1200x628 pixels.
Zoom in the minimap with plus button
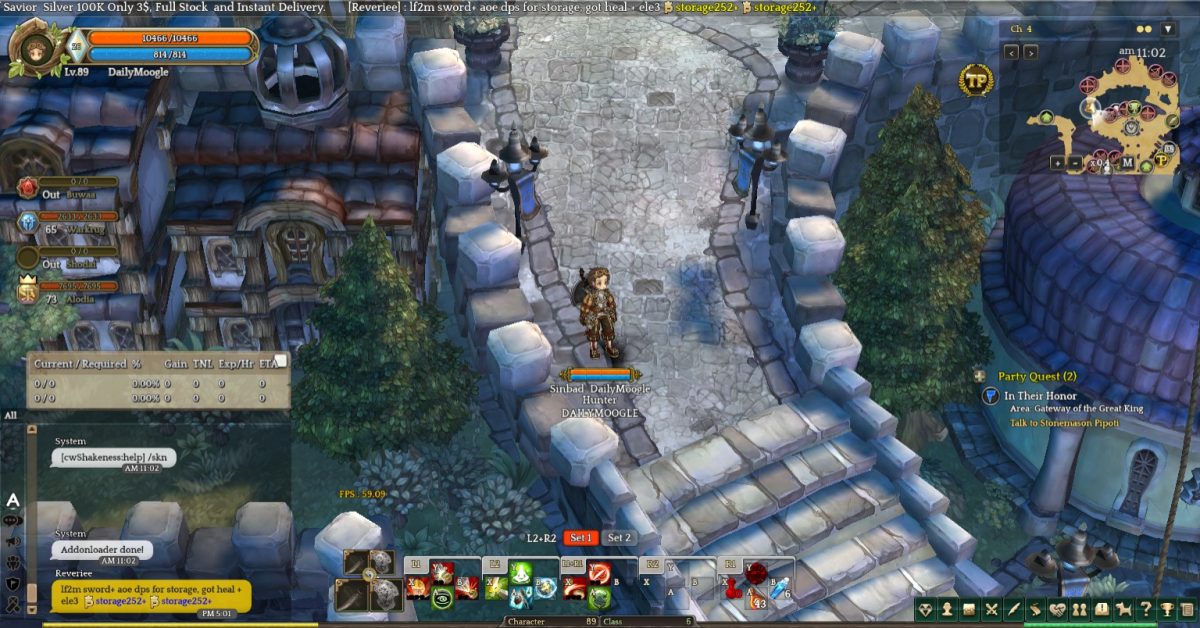click(x=1057, y=162)
